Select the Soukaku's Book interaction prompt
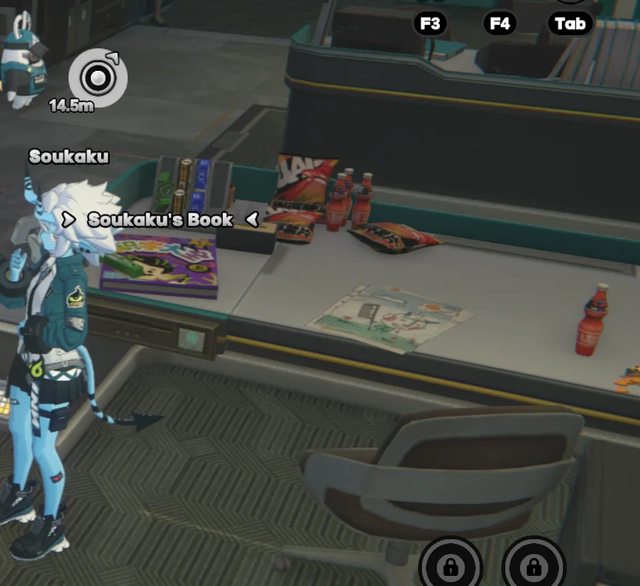 pyautogui.click(x=160, y=219)
